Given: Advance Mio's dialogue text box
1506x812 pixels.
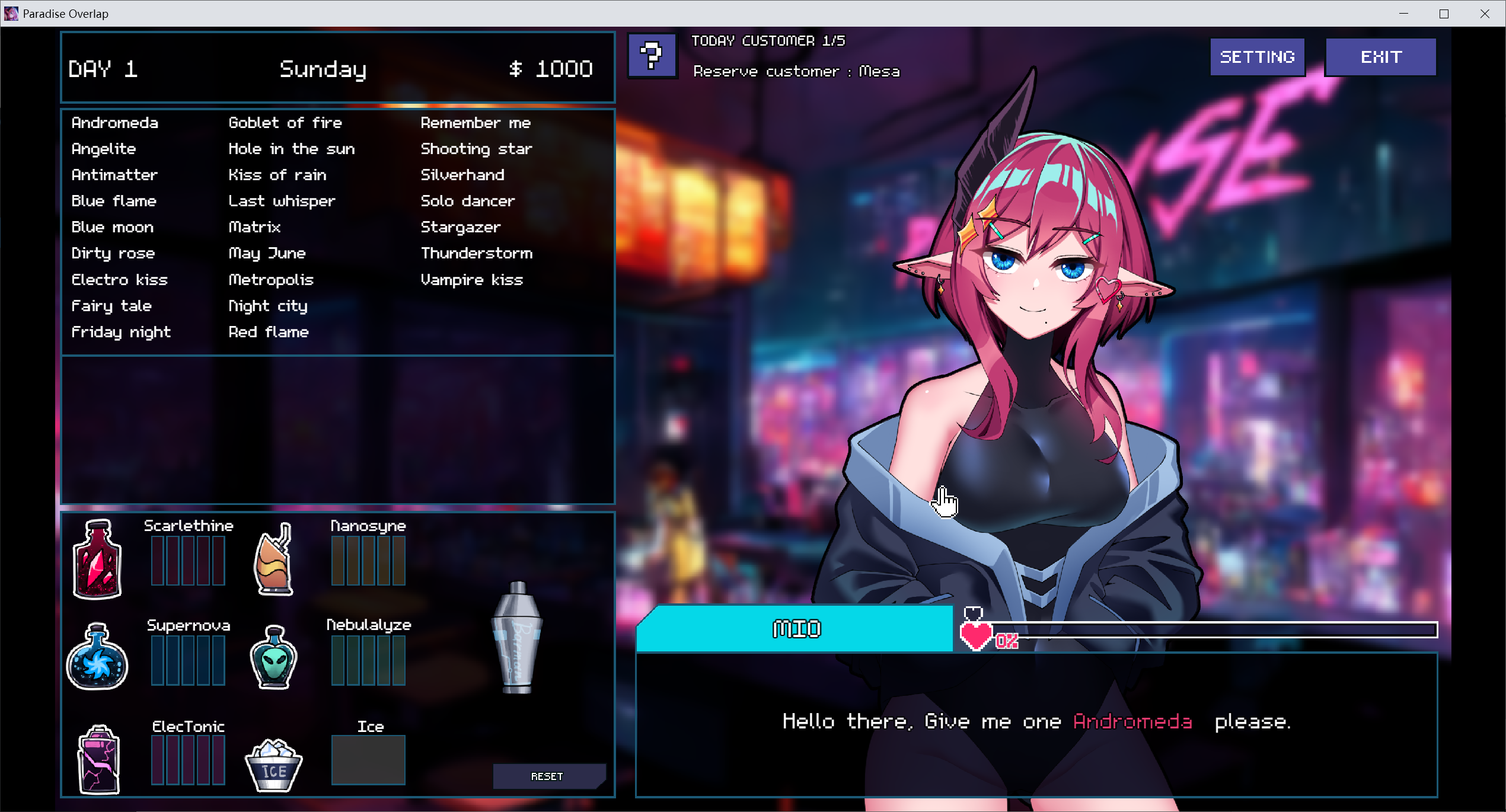Looking at the screenshot, I should 1036,724.
